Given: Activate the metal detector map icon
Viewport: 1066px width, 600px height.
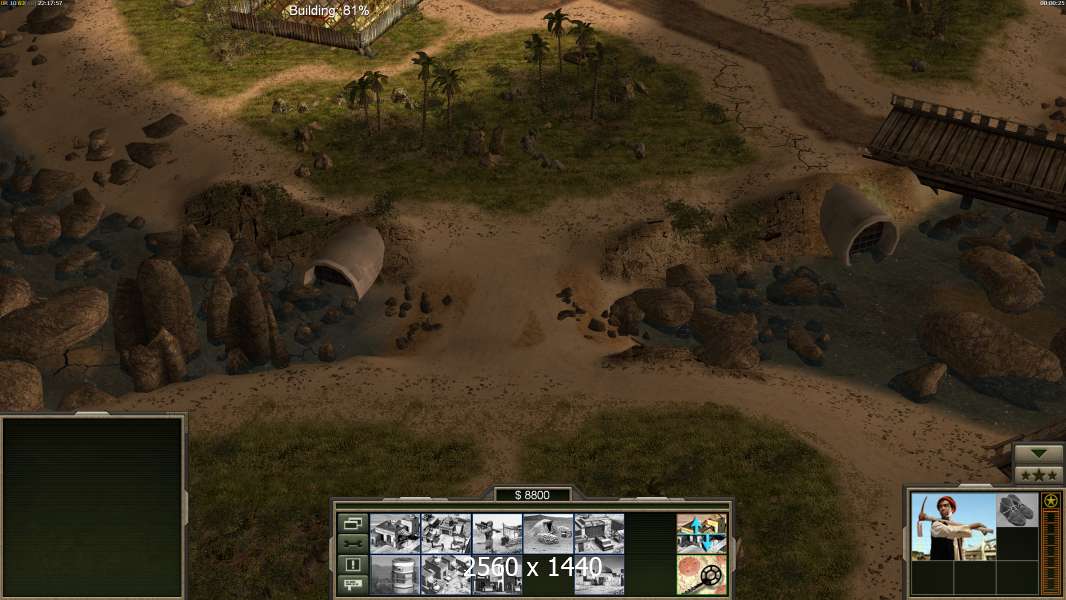Looking at the screenshot, I should pyautogui.click(x=701, y=574).
